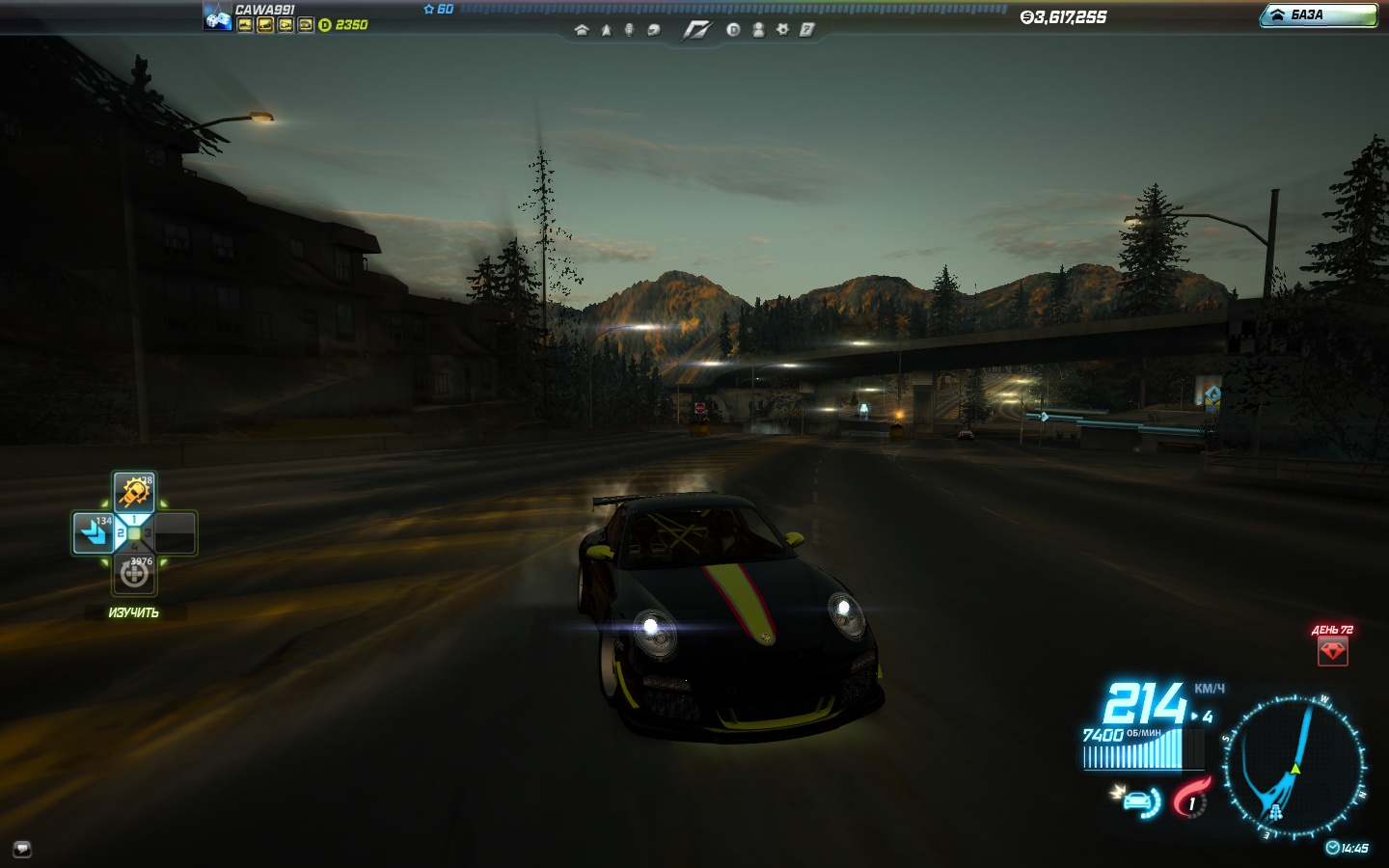This screenshot has width=1389, height=868.
Task: Open the red gem День 72 icon
Action: pos(1332,651)
